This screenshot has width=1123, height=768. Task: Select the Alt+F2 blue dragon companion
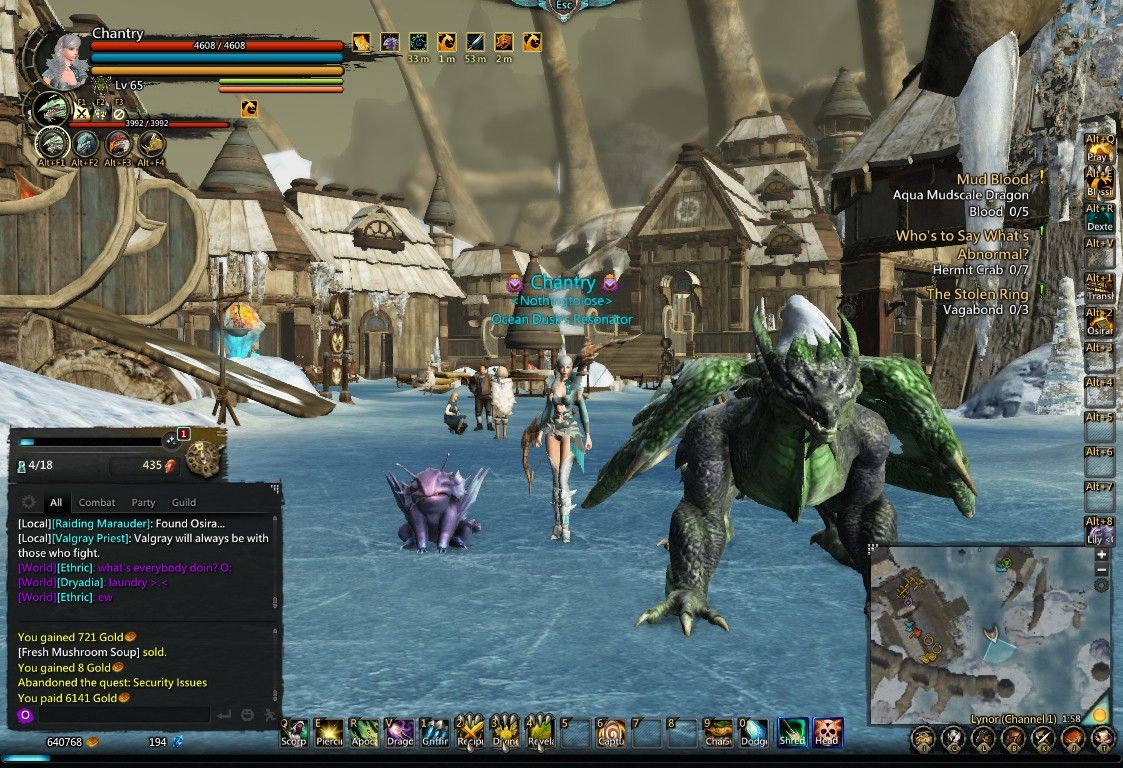[x=86, y=144]
